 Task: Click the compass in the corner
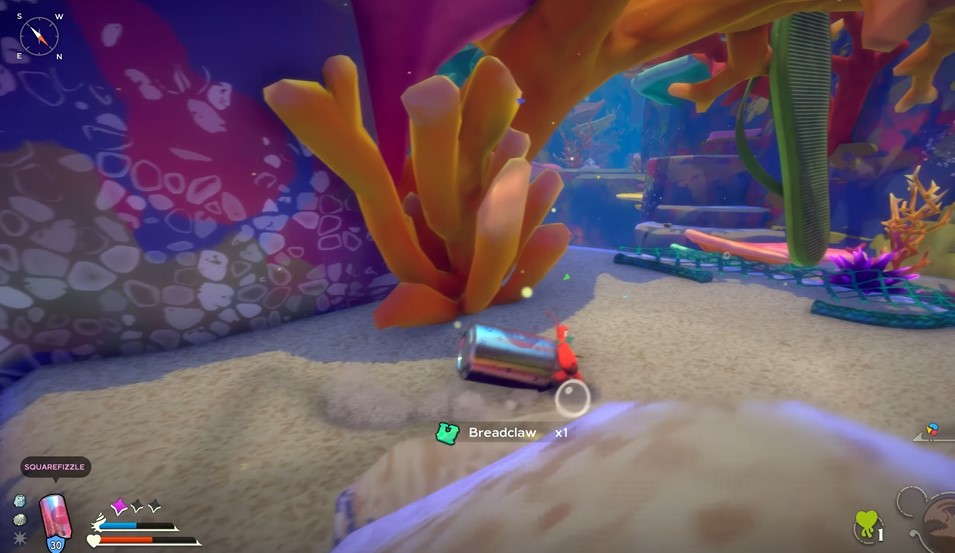point(39,36)
